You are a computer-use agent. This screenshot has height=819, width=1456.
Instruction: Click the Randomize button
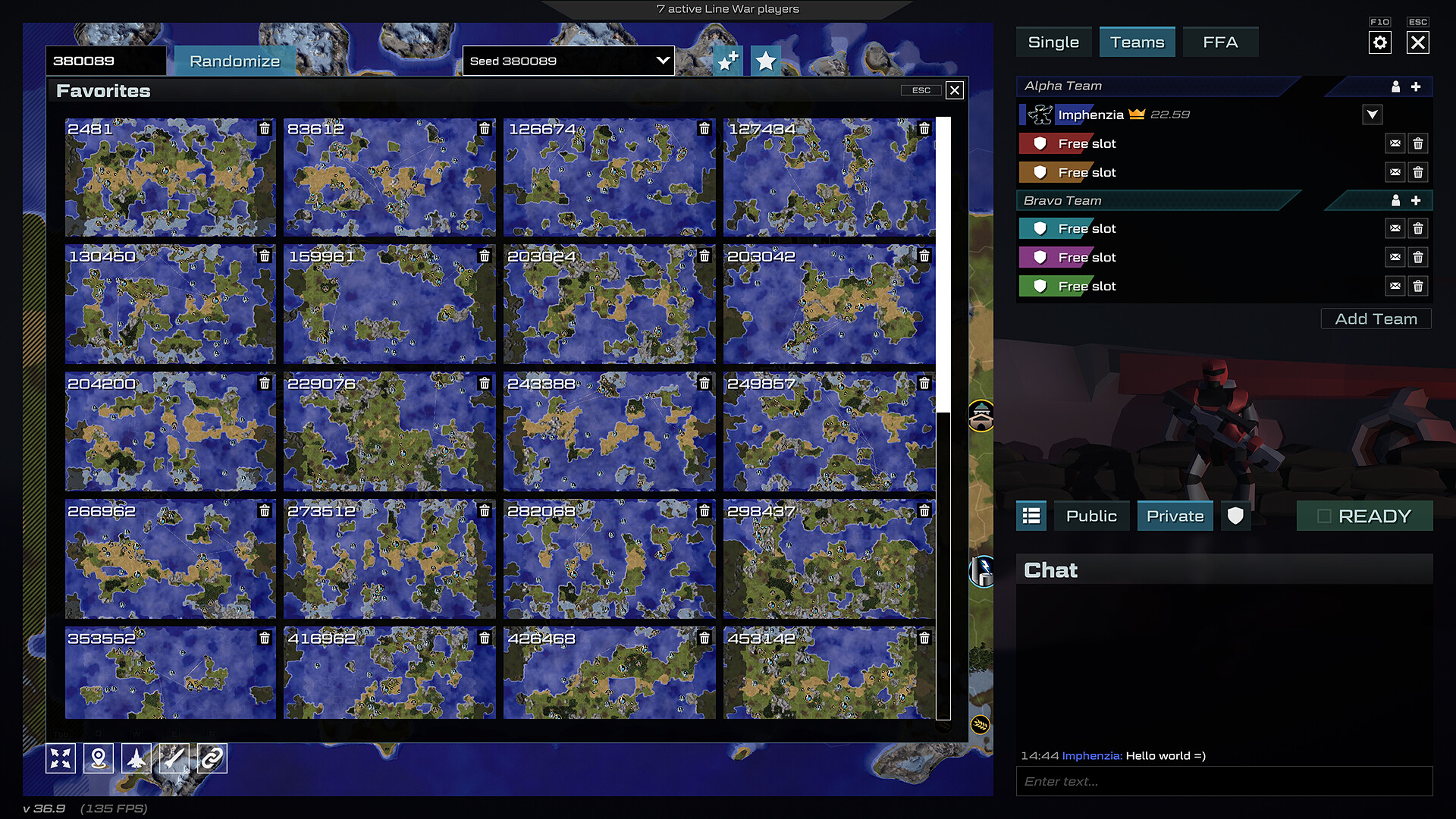[x=234, y=60]
